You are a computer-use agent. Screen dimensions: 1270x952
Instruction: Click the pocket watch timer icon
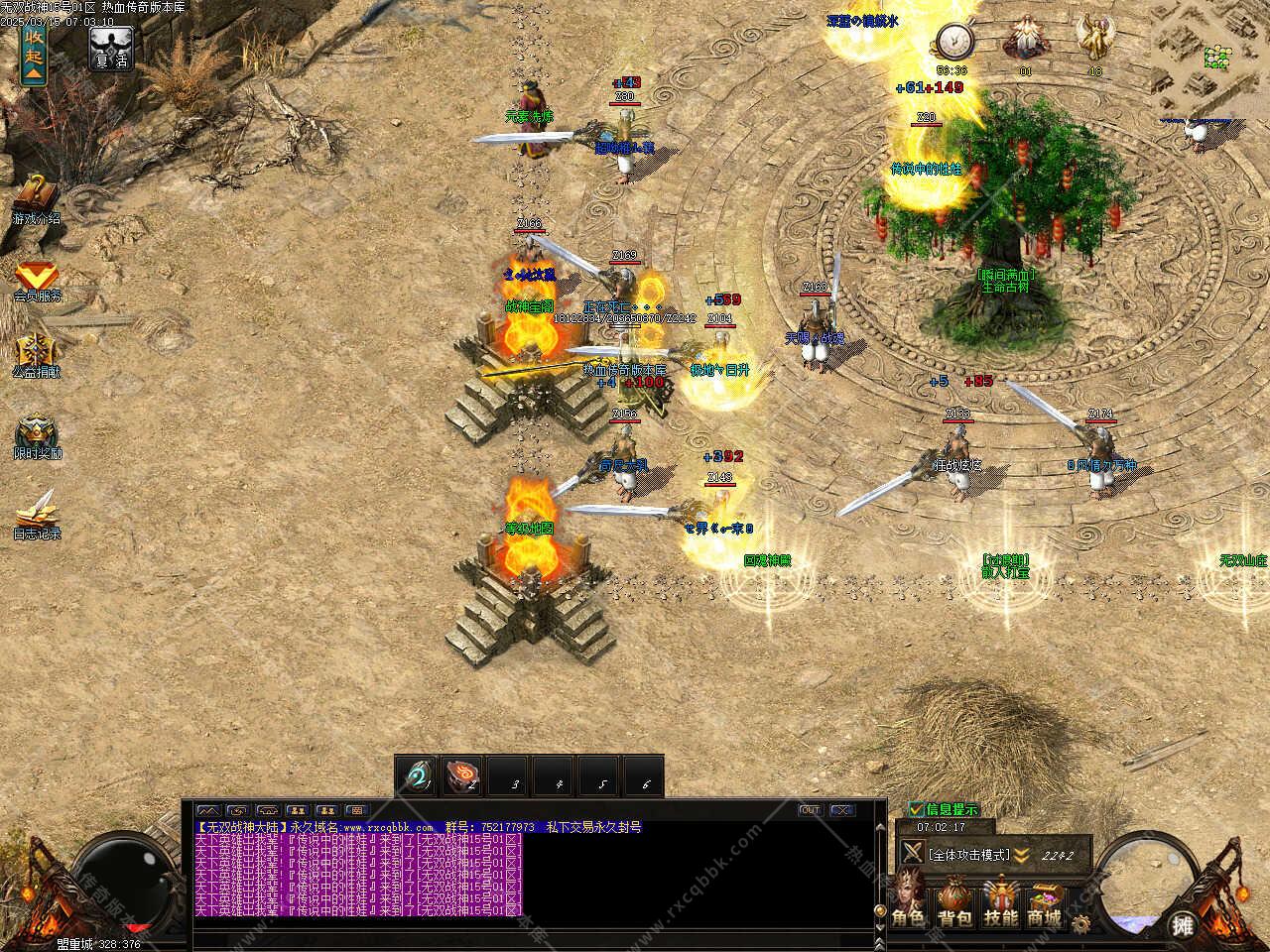point(953,42)
